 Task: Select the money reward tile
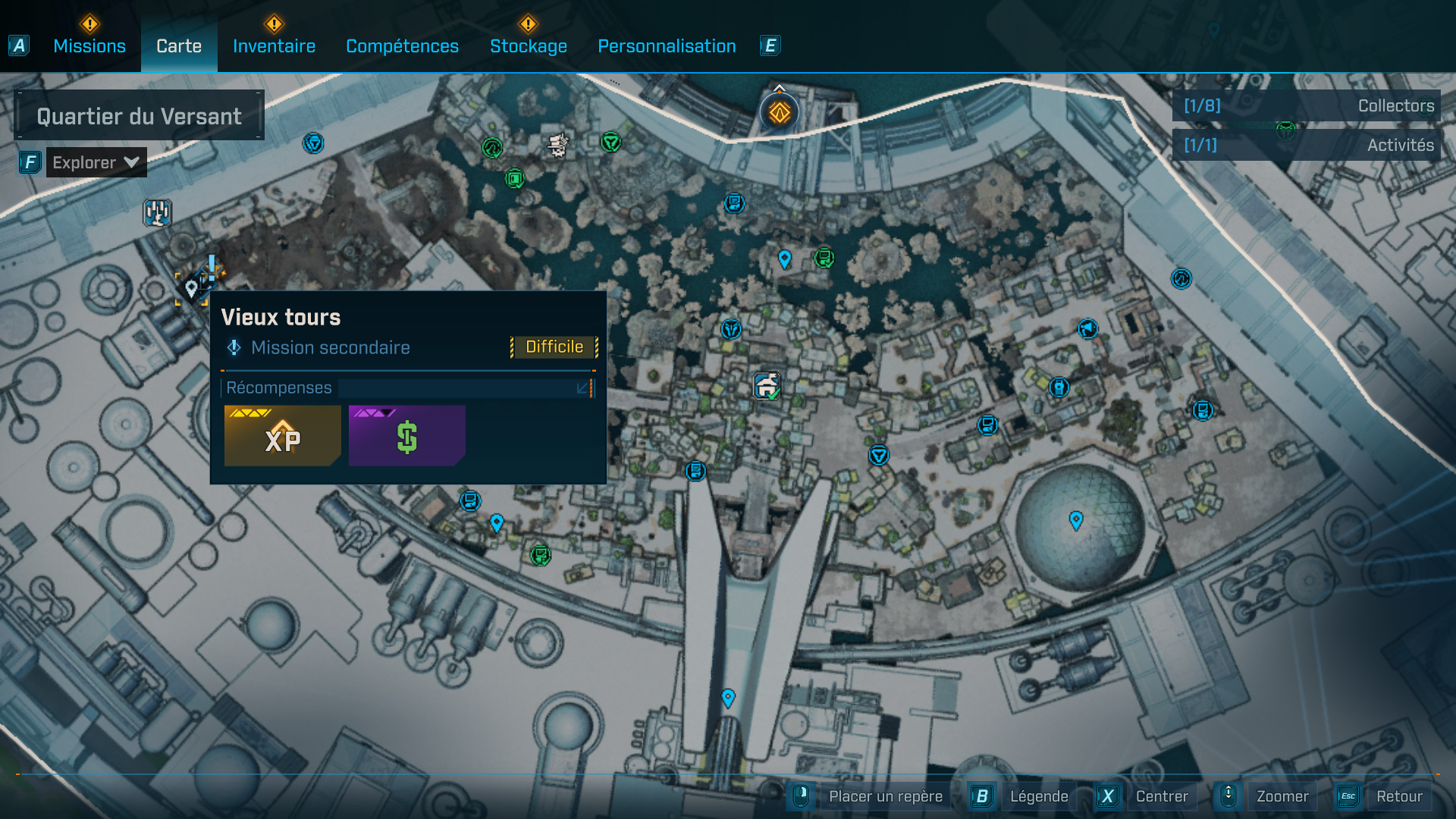406,436
